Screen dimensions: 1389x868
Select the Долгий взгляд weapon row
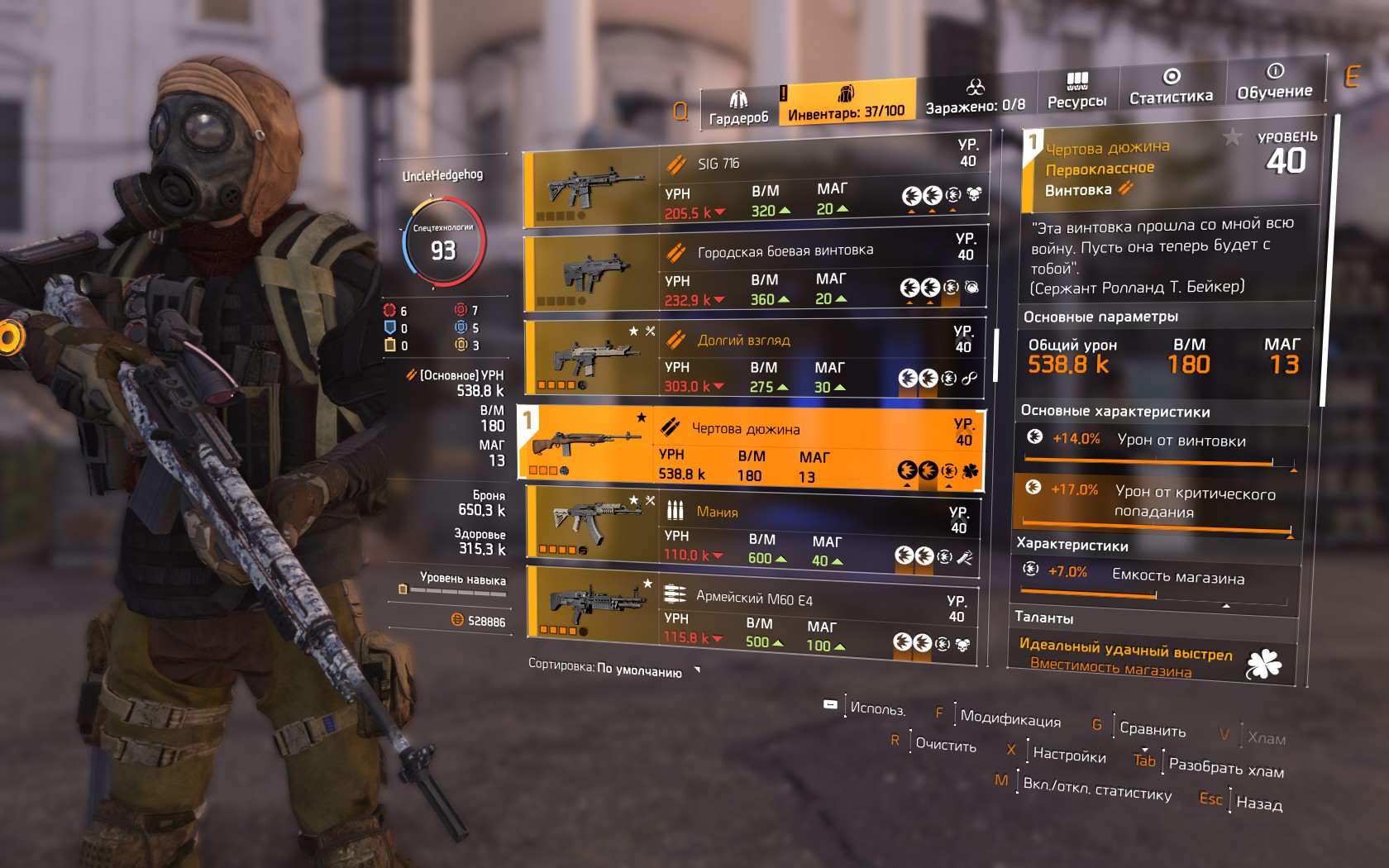(x=754, y=360)
